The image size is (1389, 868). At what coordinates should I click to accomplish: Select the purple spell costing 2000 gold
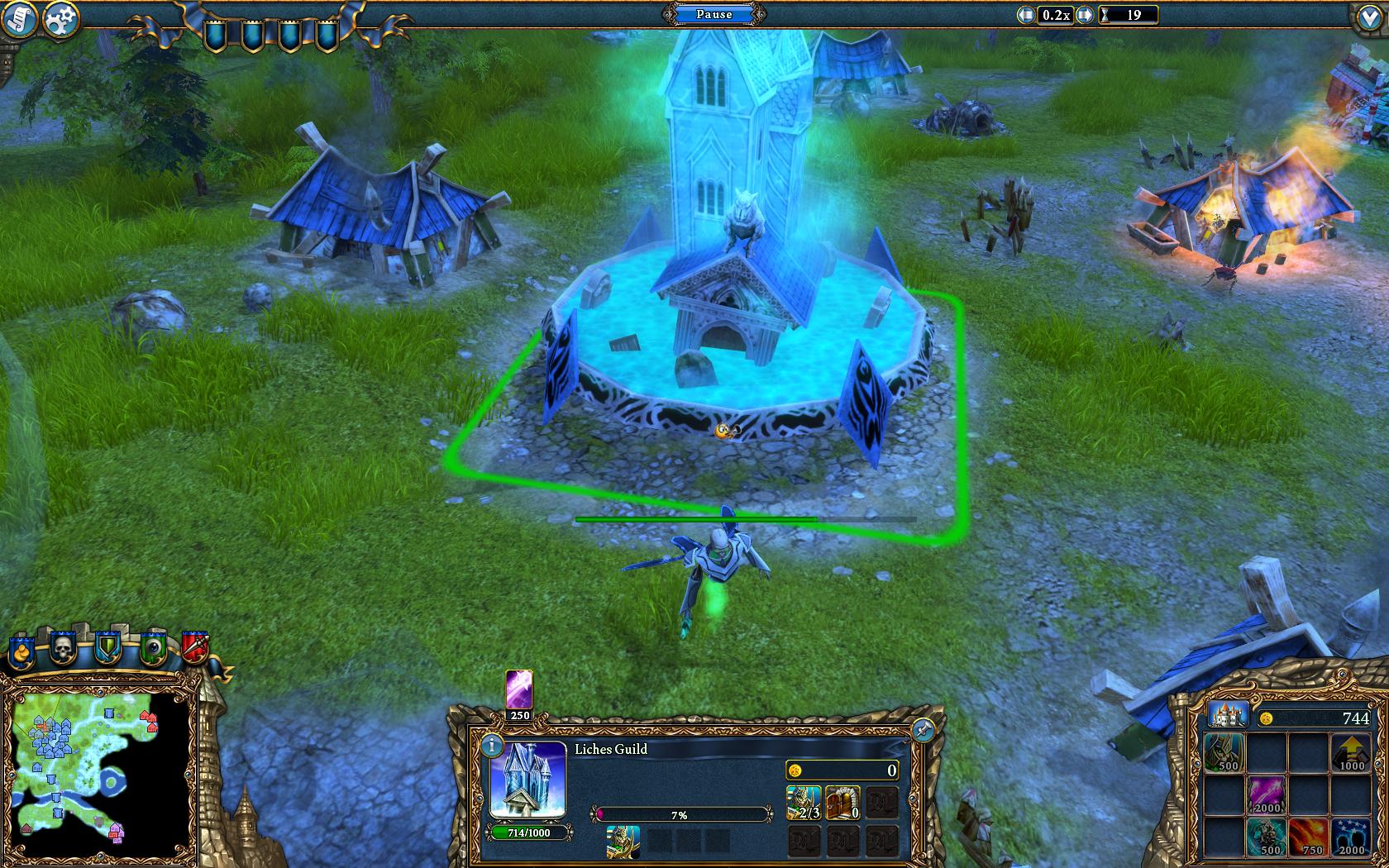pyautogui.click(x=1267, y=795)
